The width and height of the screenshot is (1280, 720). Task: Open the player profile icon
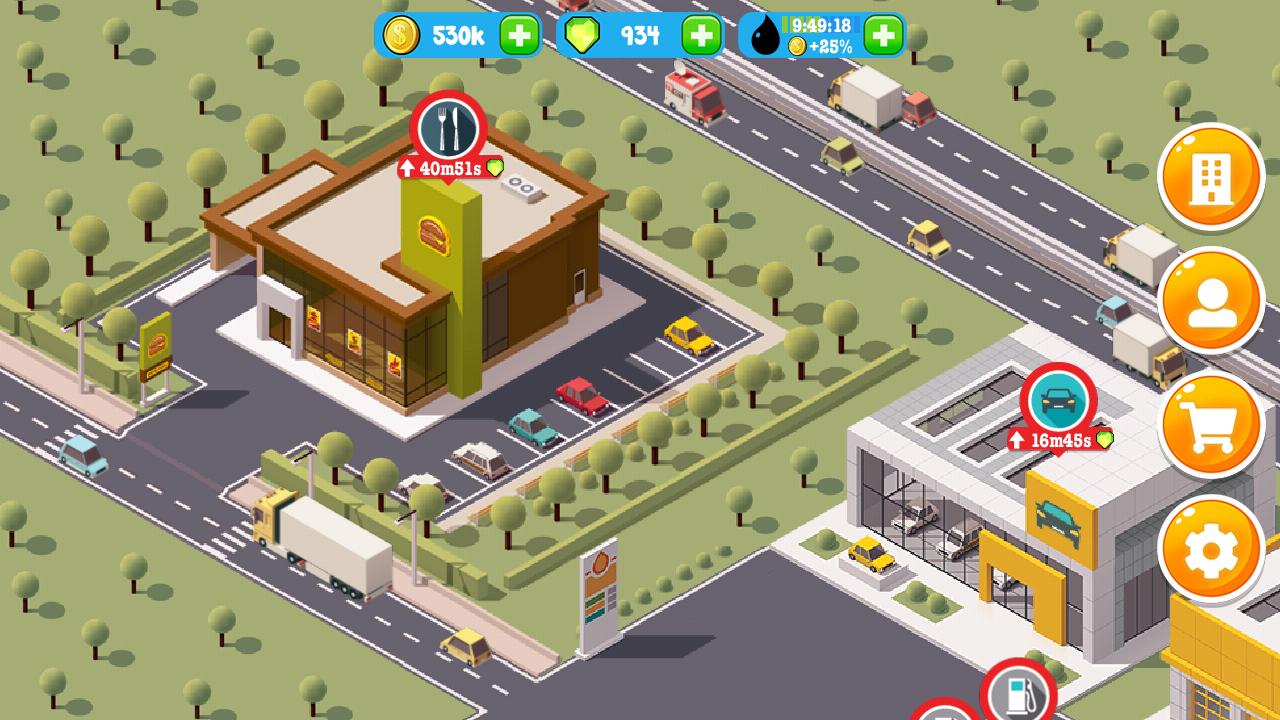pos(1210,300)
